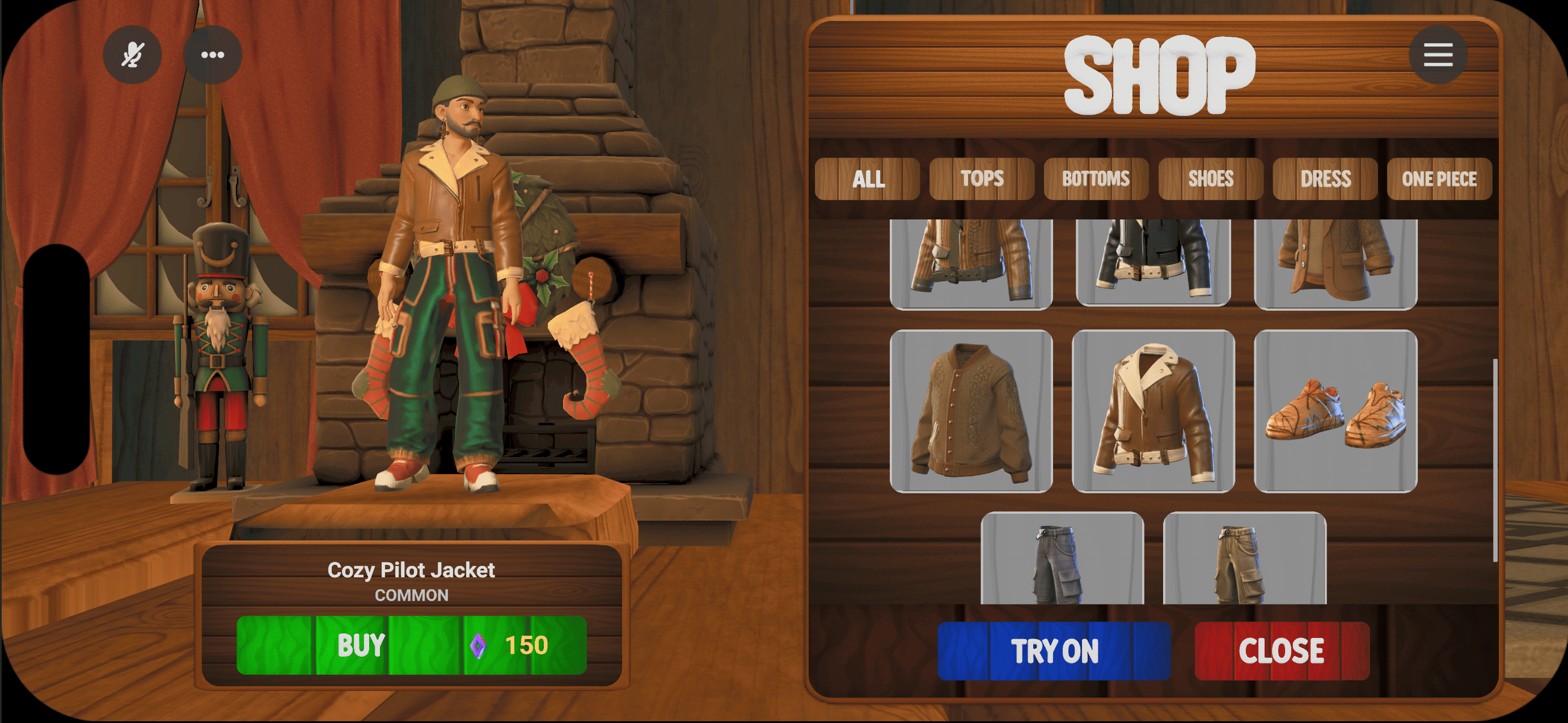Image resolution: width=1568 pixels, height=723 pixels.
Task: Choose the Cozy Pilot Jacket thumbnail
Action: point(1153,411)
